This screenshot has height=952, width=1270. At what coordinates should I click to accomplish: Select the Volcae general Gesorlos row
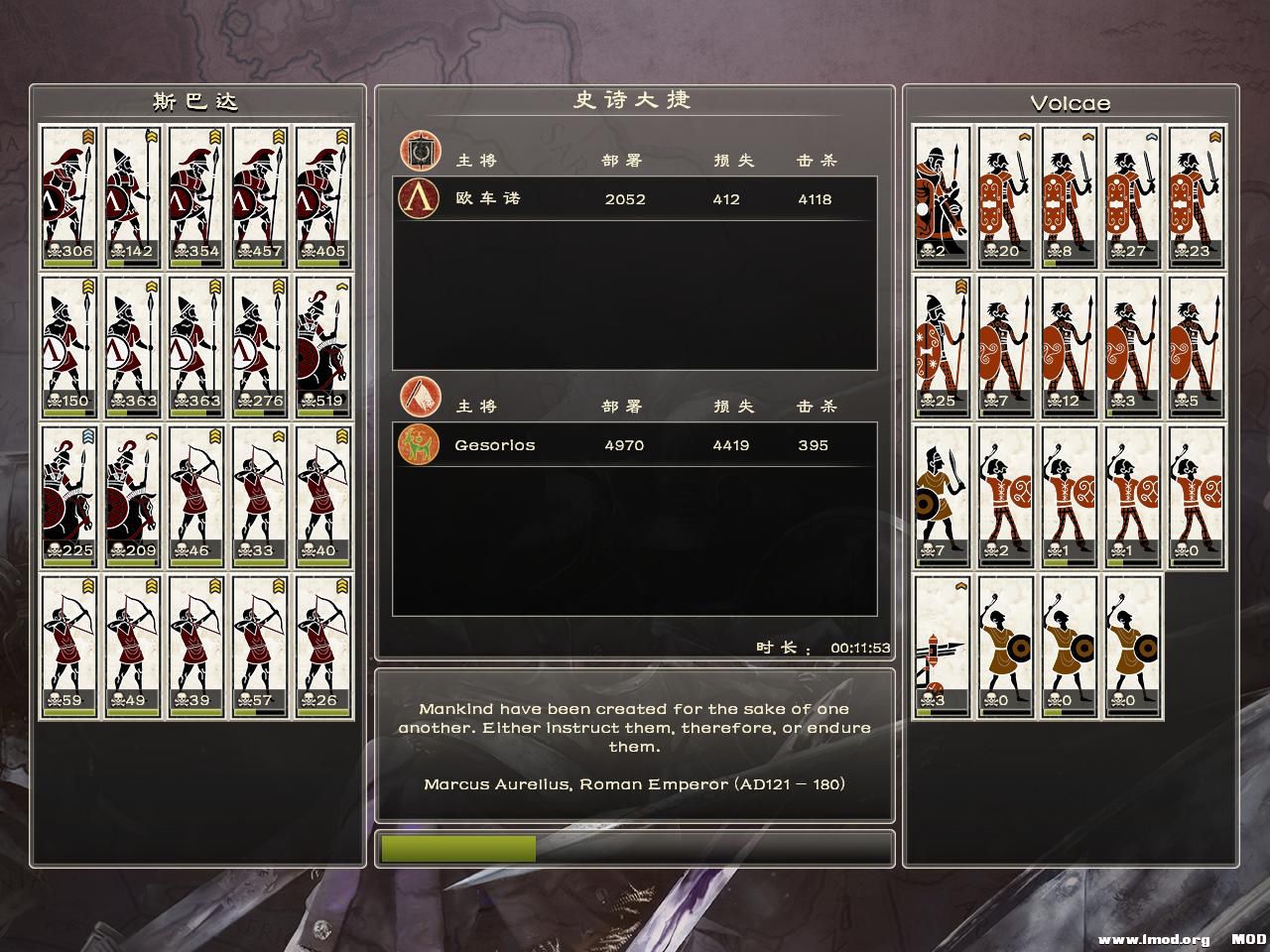pos(635,445)
